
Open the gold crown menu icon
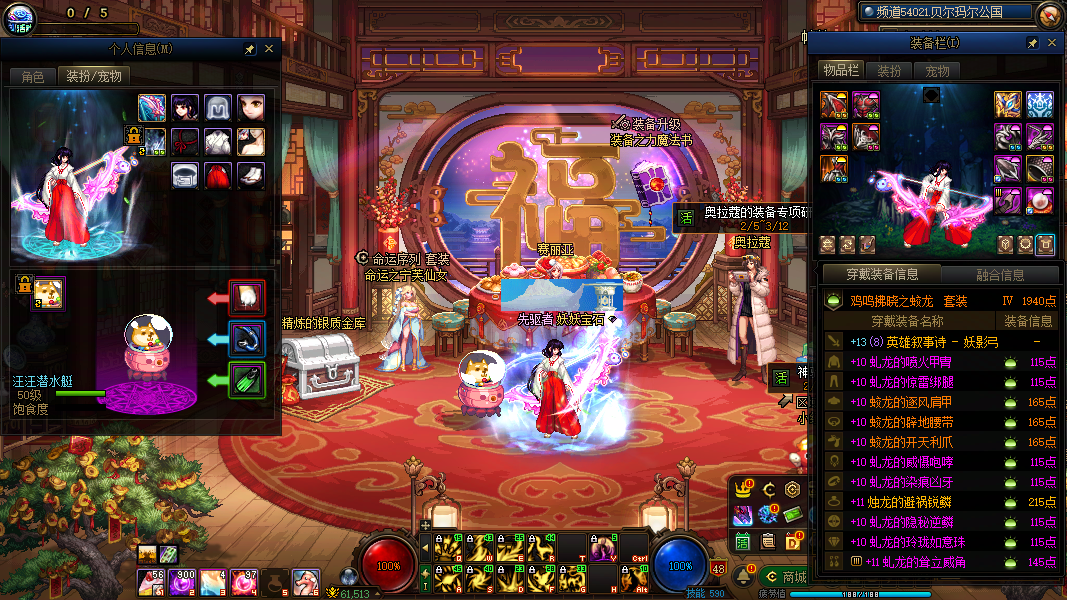[x=743, y=489]
